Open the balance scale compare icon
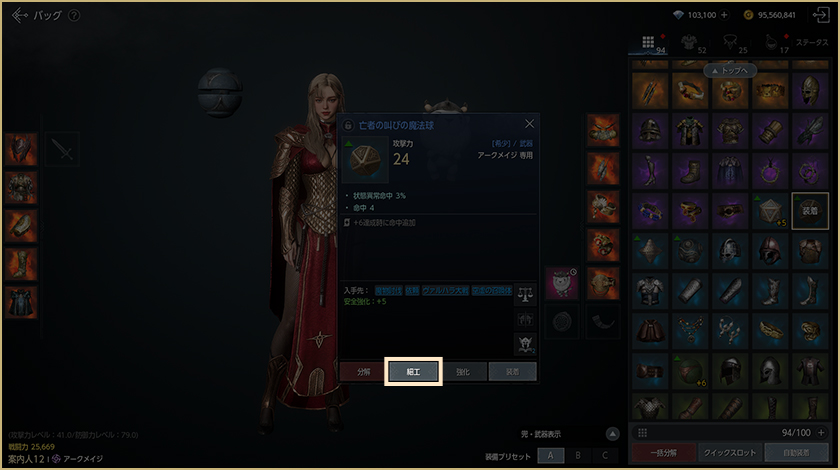Image resolution: width=840 pixels, height=470 pixels. point(526,293)
